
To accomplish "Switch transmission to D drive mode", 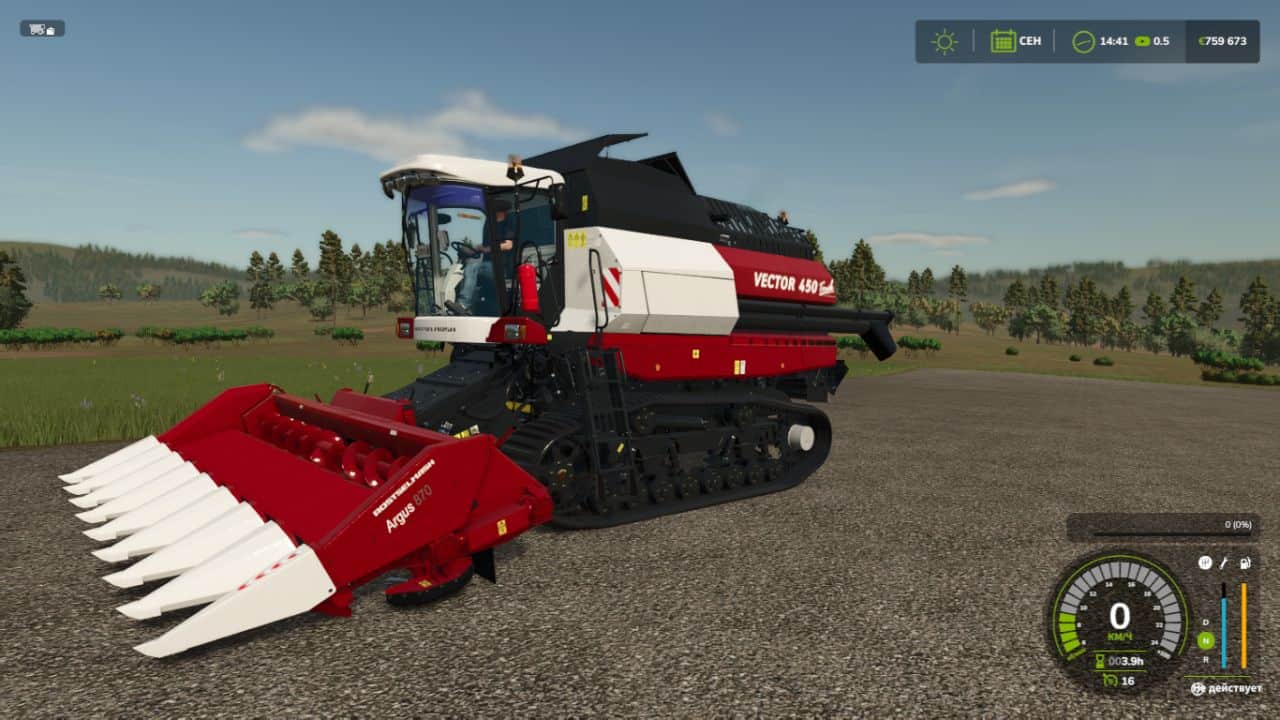I will [x=1205, y=621].
